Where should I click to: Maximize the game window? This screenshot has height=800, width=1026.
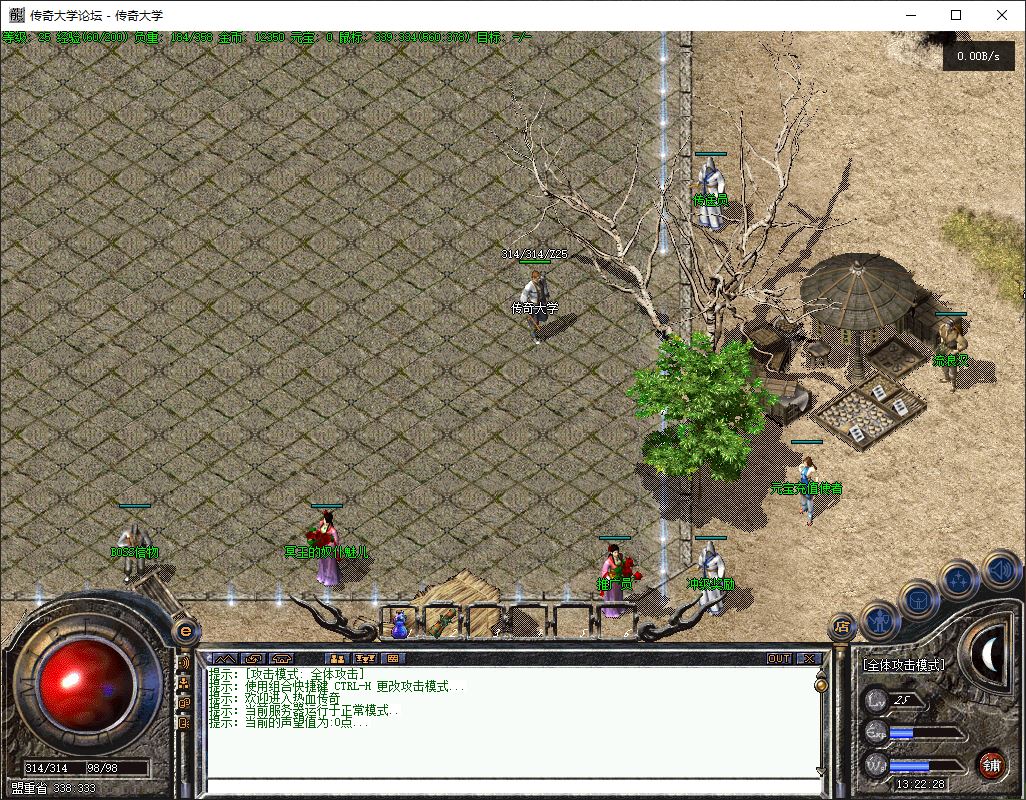coord(956,15)
